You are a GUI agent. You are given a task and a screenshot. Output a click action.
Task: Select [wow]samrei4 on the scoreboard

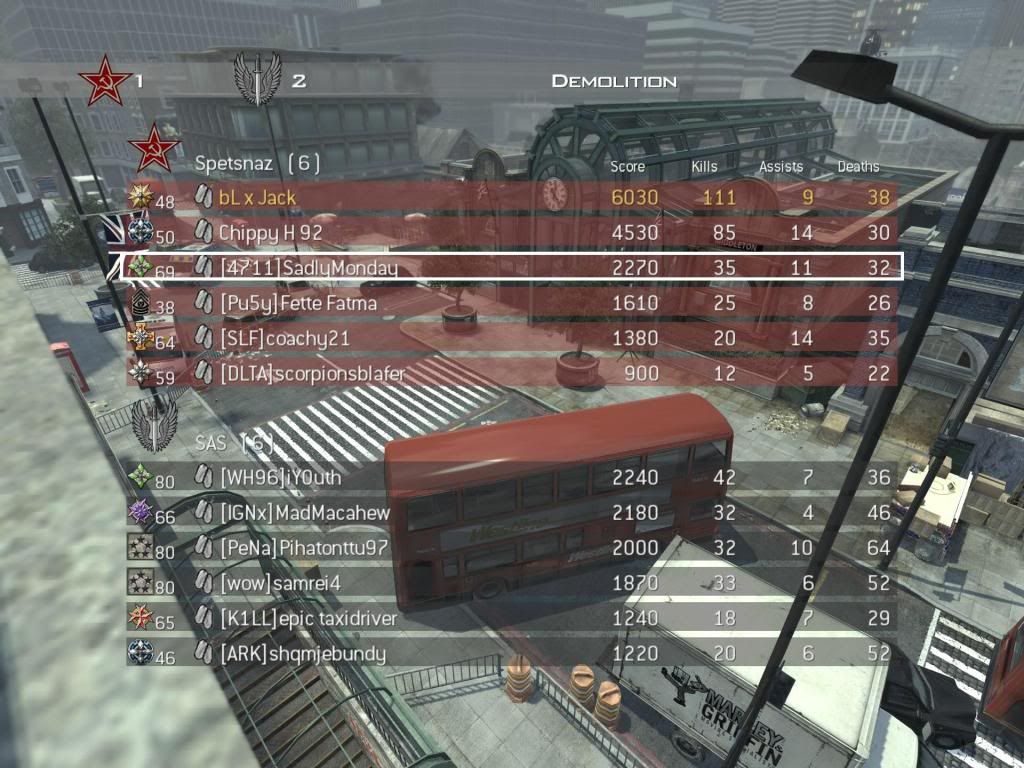(x=510, y=583)
